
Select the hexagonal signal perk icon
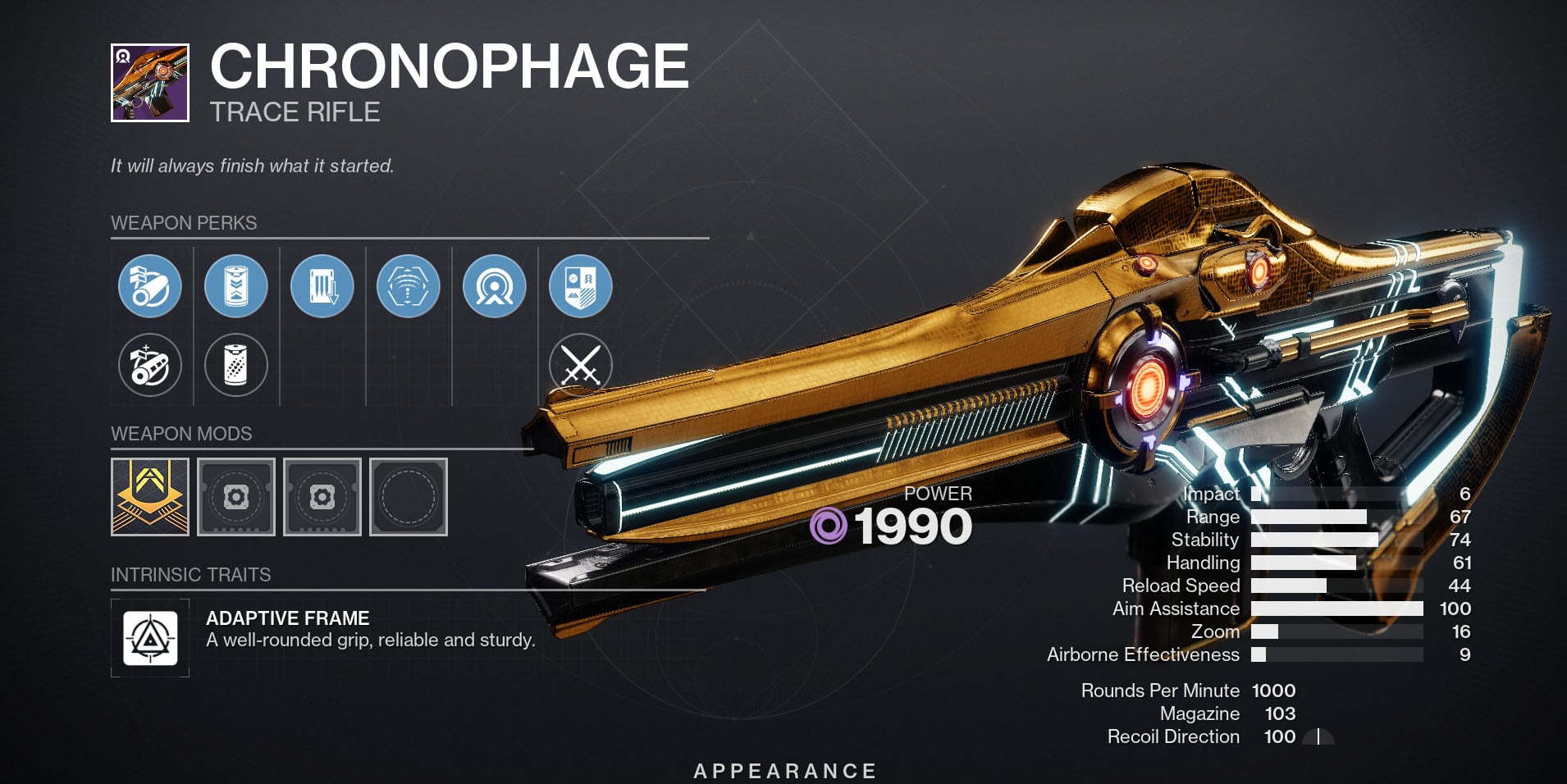(408, 286)
